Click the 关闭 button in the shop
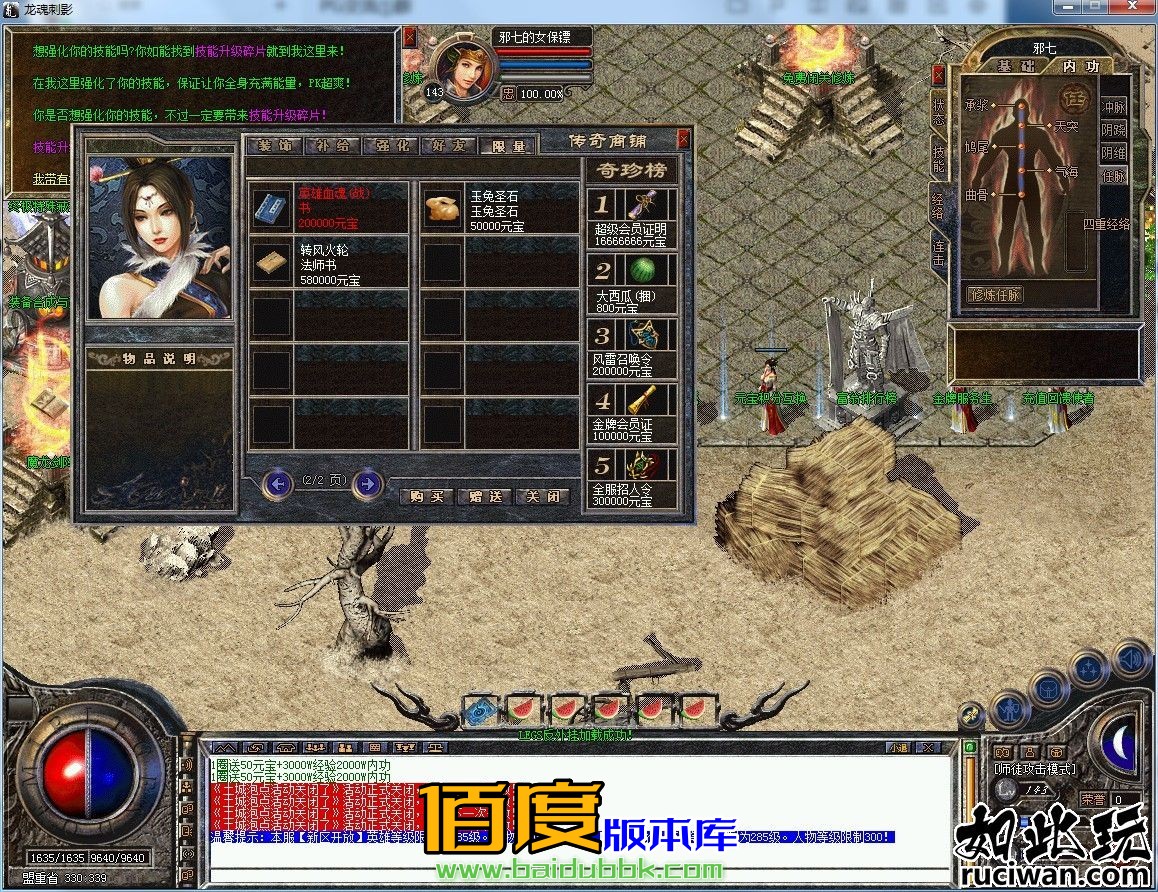The image size is (1158, 892). pyautogui.click(x=543, y=497)
